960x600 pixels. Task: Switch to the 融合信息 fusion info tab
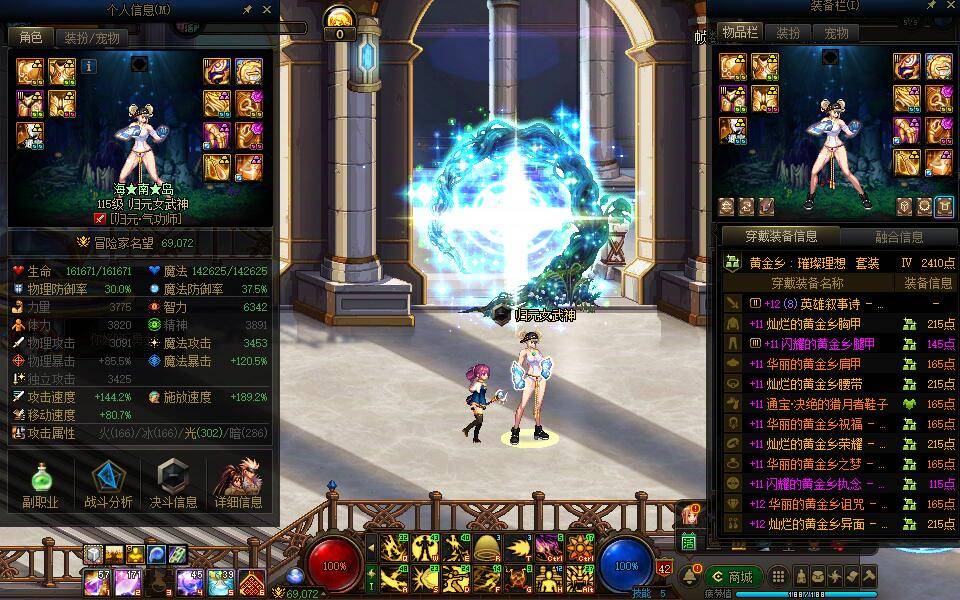pos(898,237)
